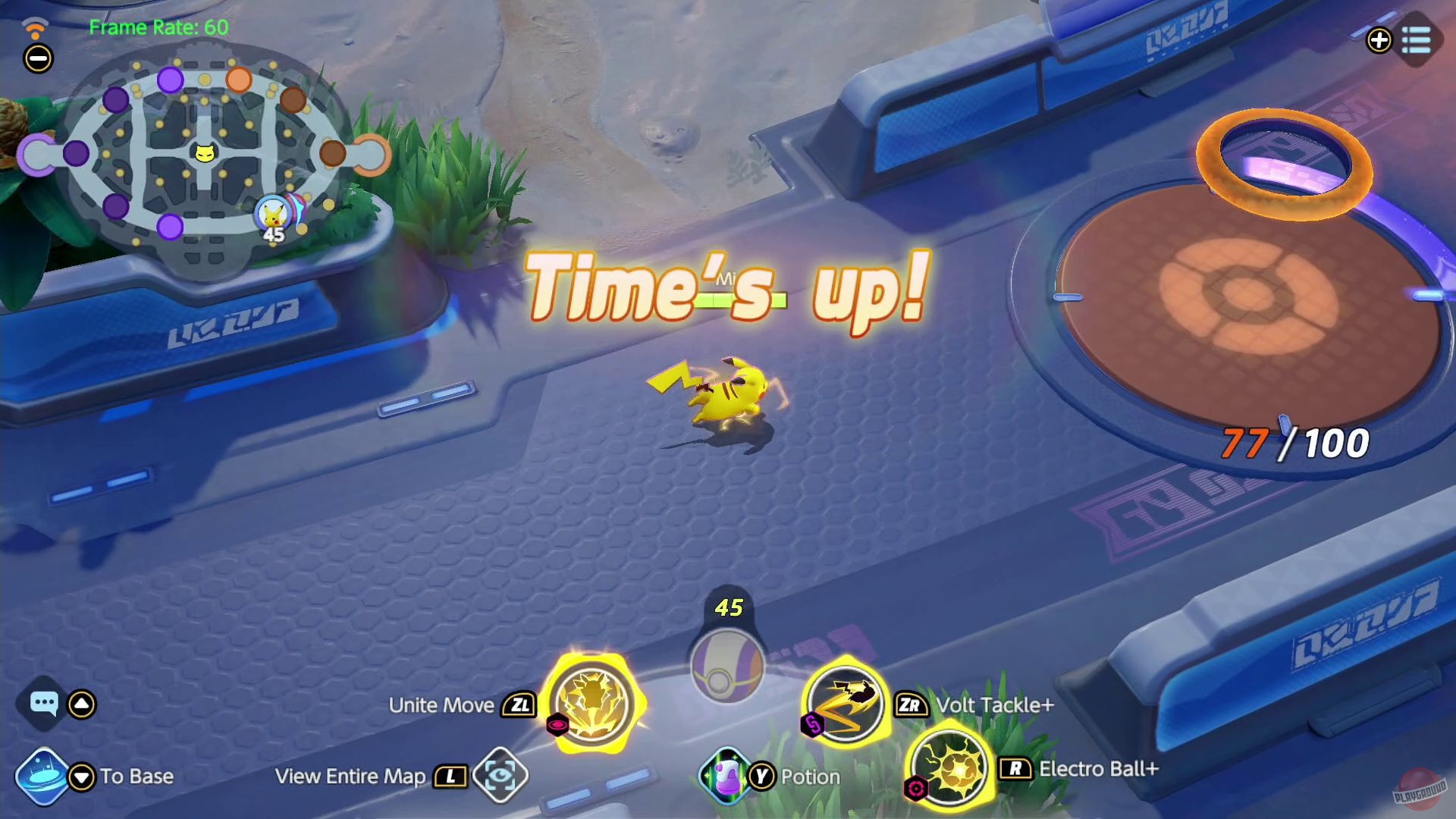Toggle the zoom-in control top right
Image resolution: width=1456 pixels, height=819 pixels.
coord(1379,39)
